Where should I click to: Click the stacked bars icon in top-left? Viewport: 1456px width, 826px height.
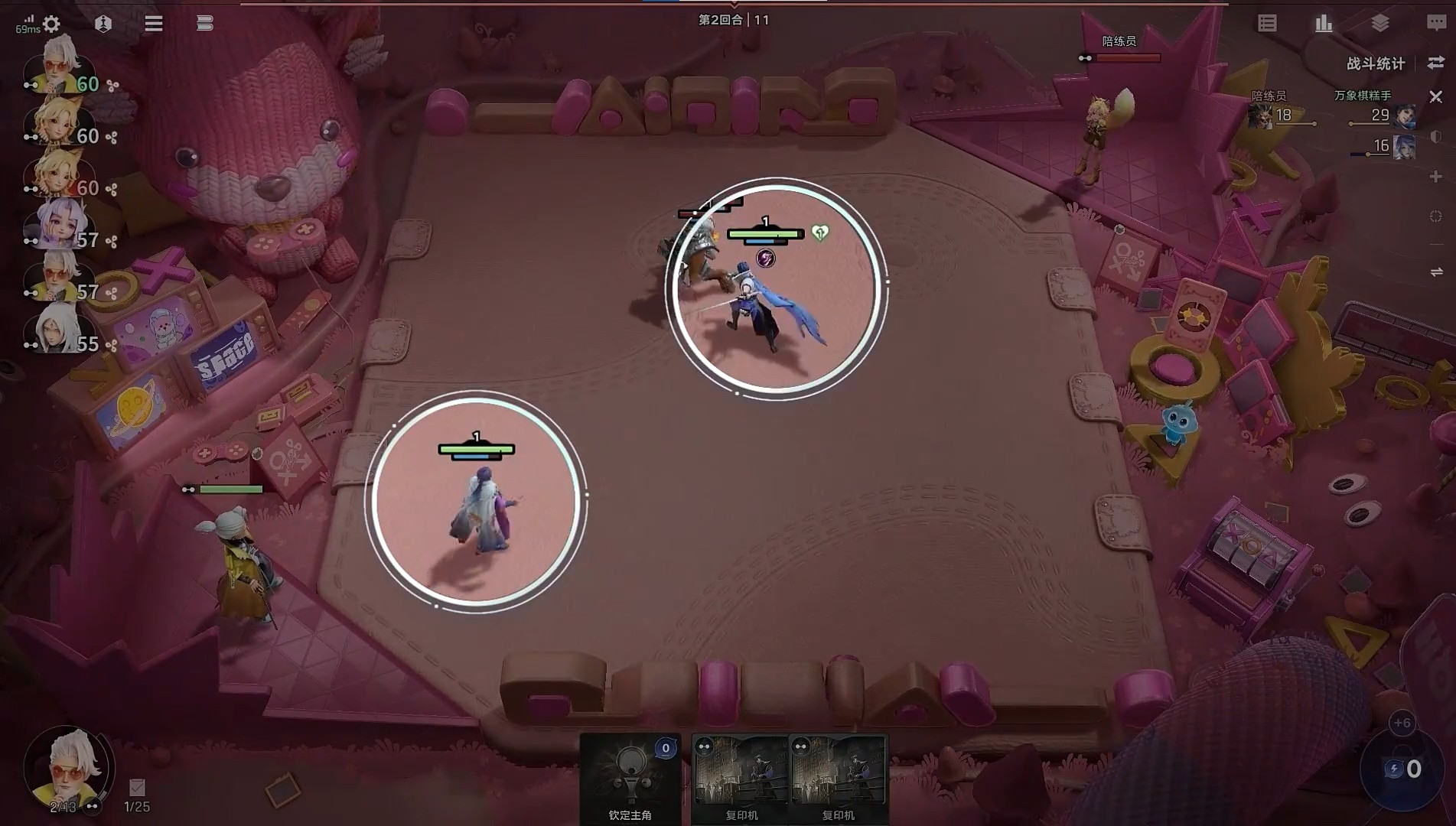pos(204,24)
